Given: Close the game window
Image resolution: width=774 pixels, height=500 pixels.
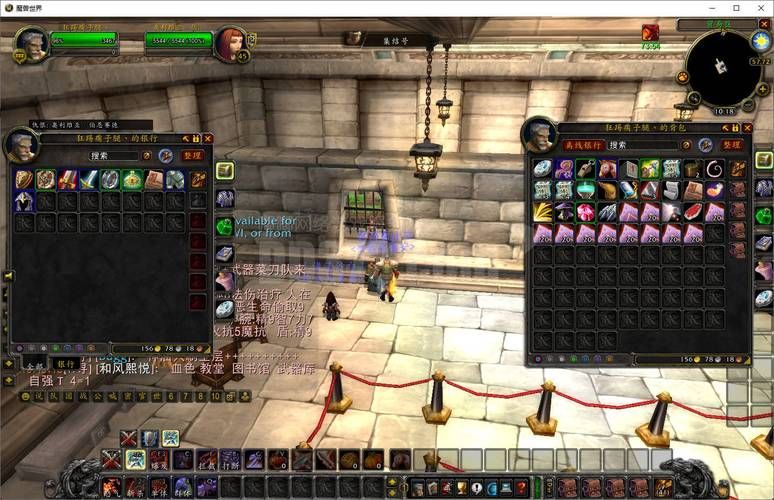Looking at the screenshot, I should 759,7.
